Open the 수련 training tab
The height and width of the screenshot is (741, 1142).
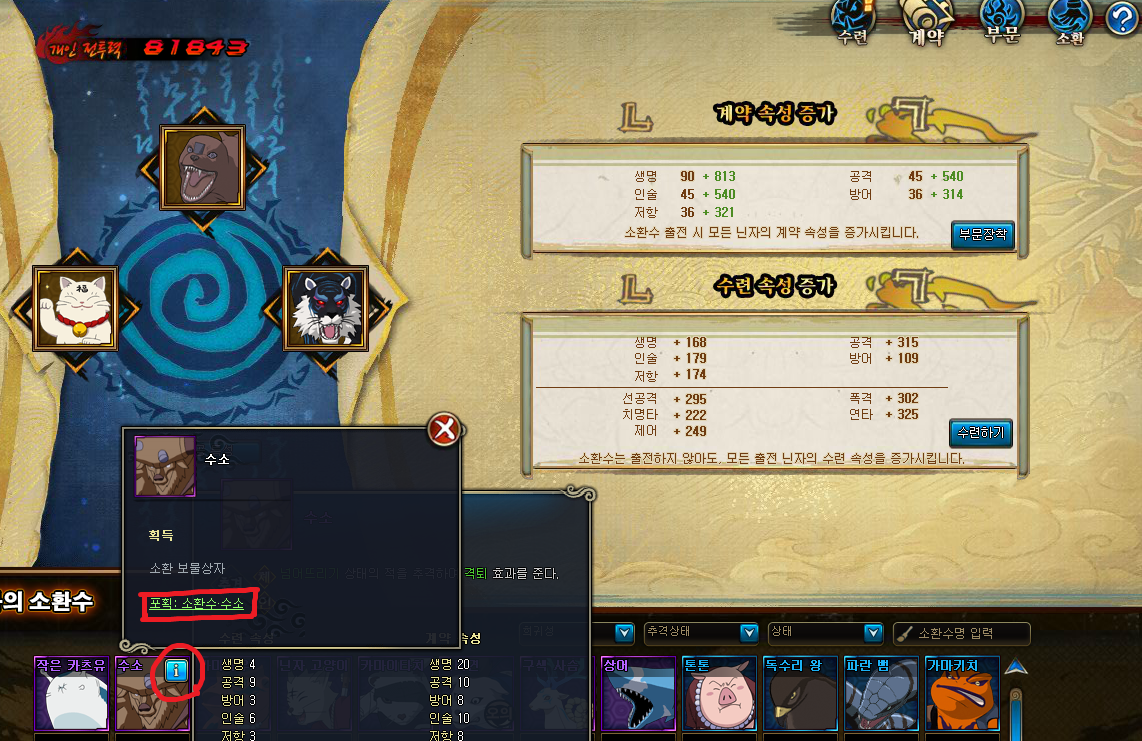coord(852,22)
